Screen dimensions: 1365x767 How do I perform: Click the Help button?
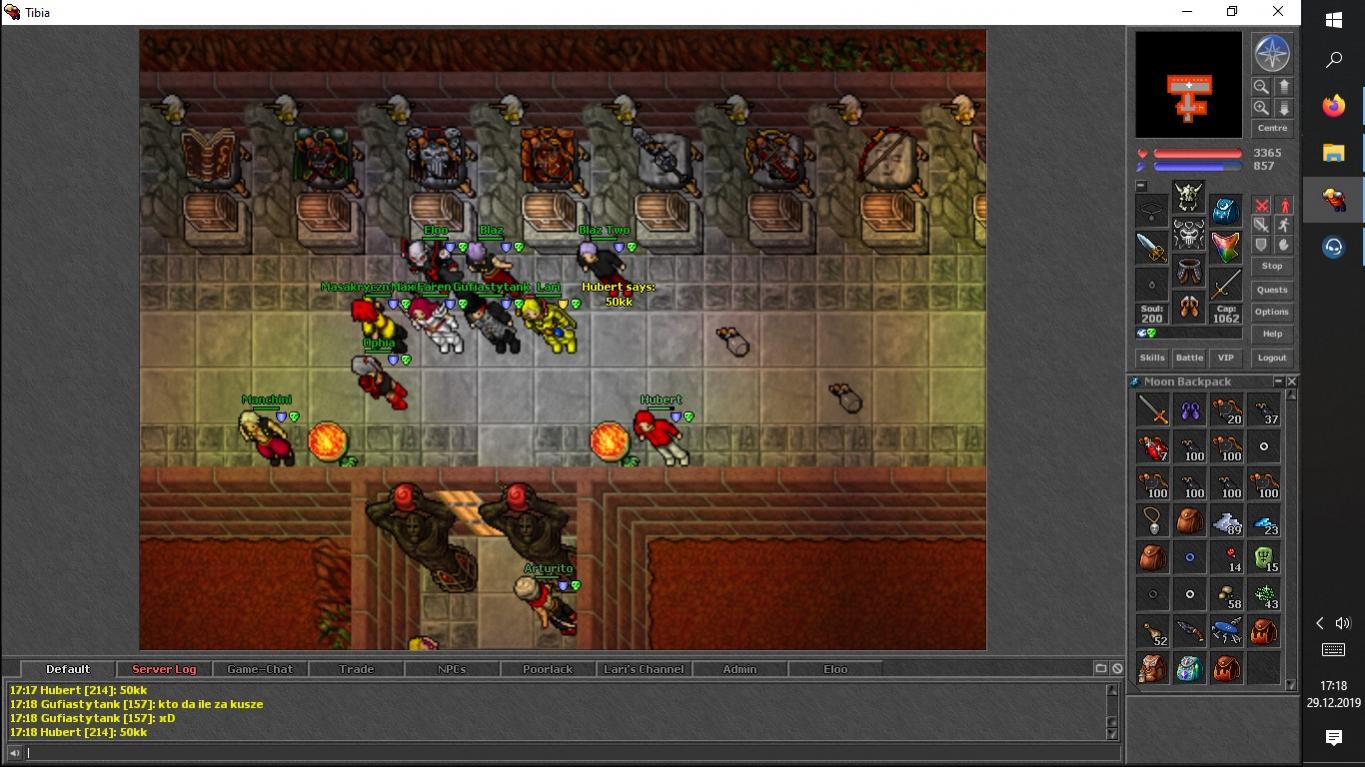click(x=1272, y=334)
